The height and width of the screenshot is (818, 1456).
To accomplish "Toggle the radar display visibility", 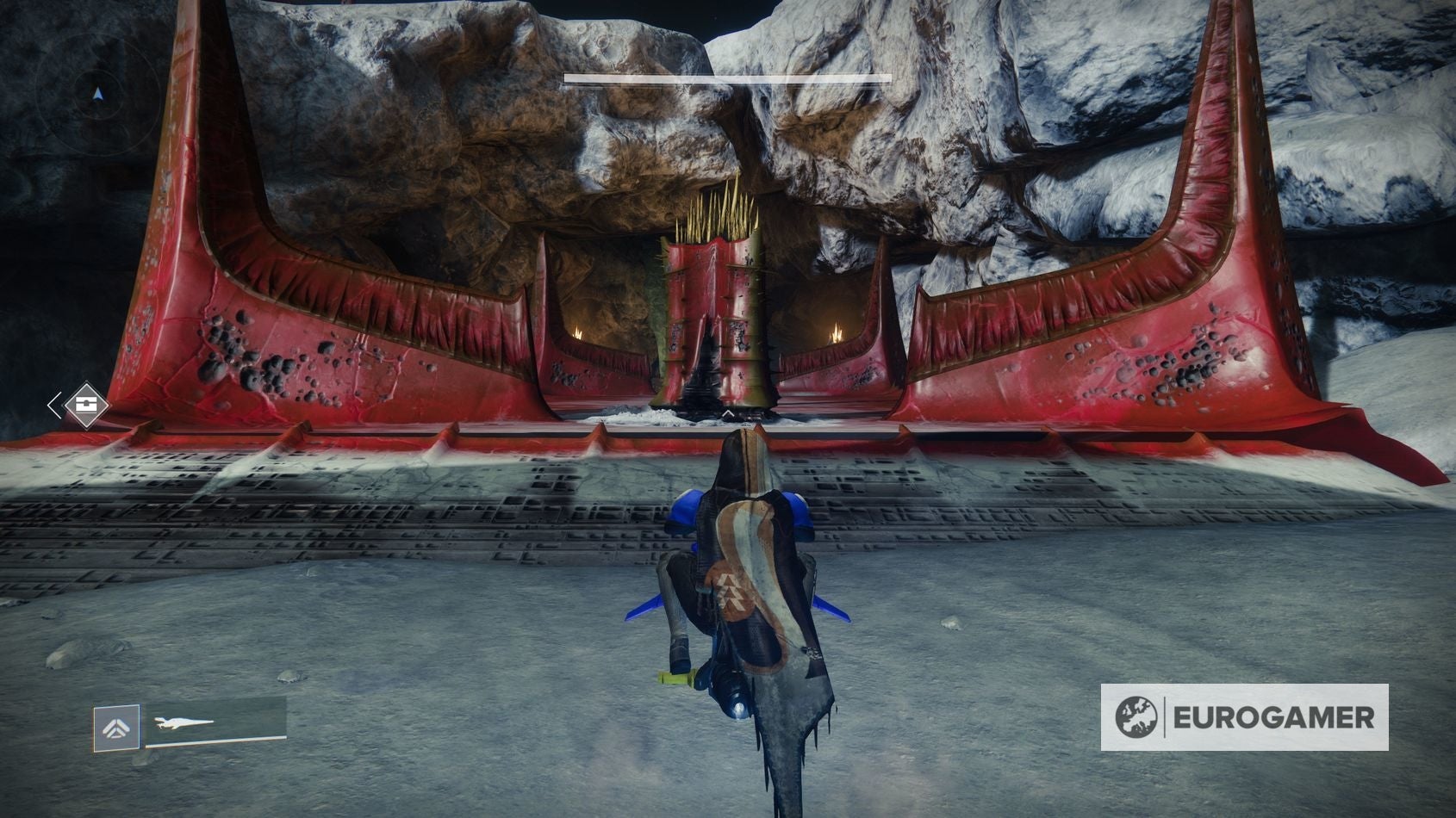I will (99, 95).
